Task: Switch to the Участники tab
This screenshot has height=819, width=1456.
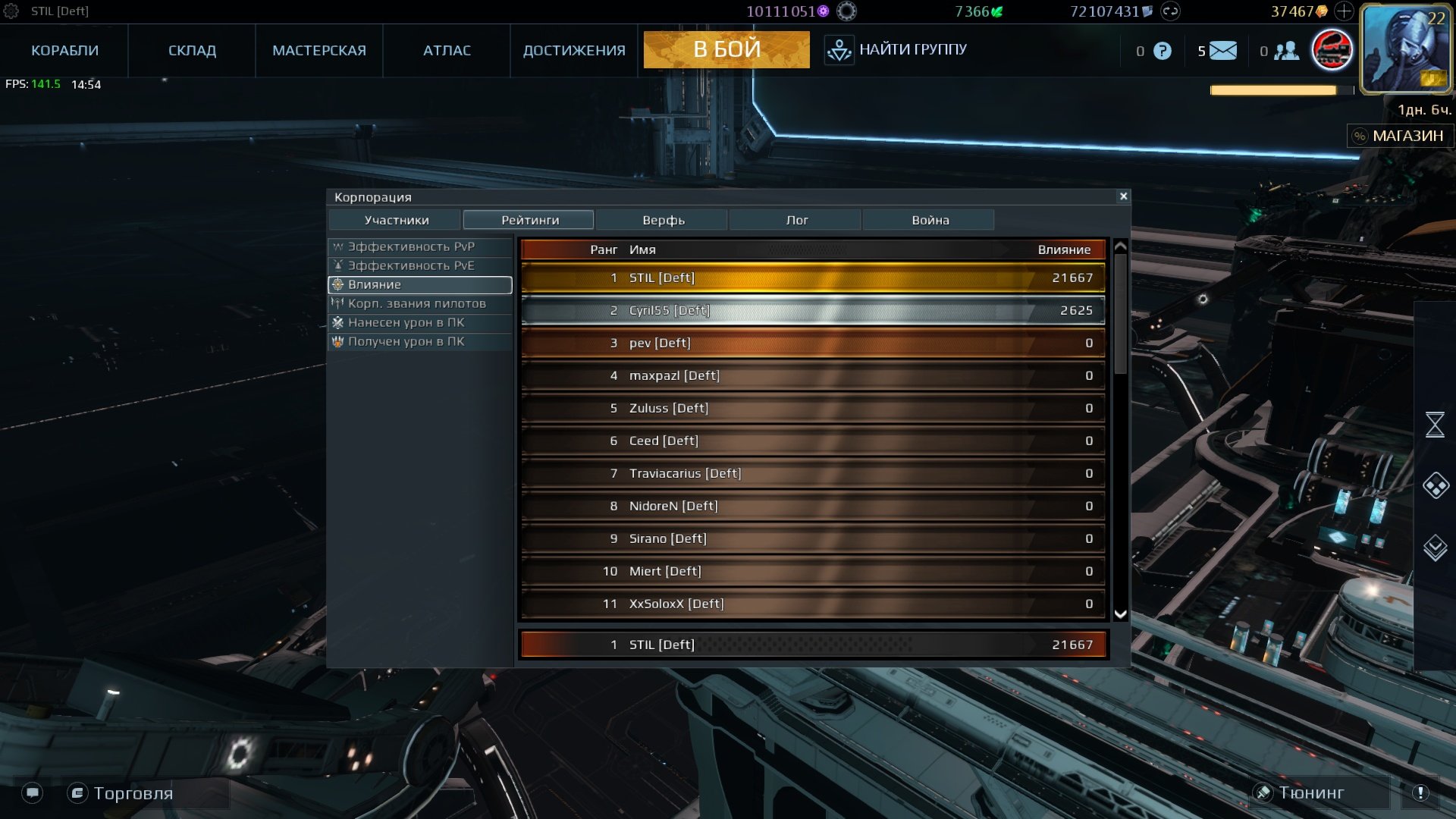Action: point(396,220)
